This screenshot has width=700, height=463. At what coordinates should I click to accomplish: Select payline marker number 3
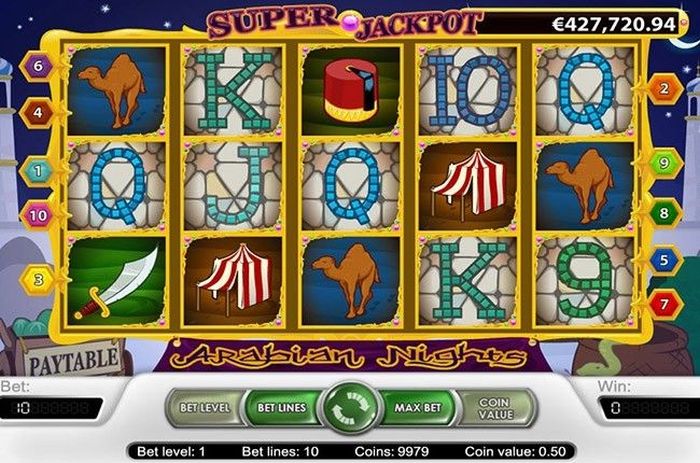(37, 280)
